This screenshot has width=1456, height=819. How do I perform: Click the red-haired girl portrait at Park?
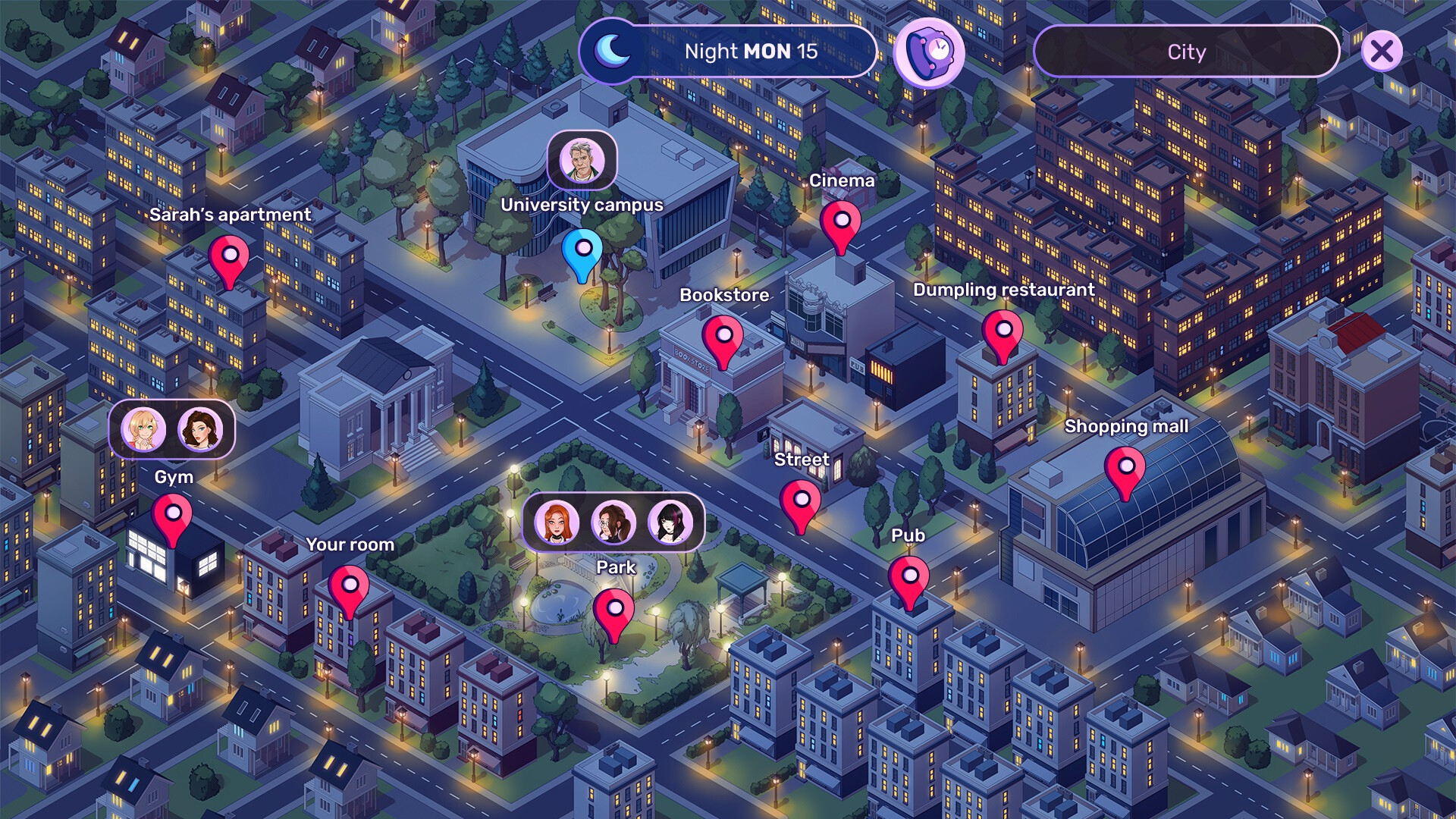point(557,522)
